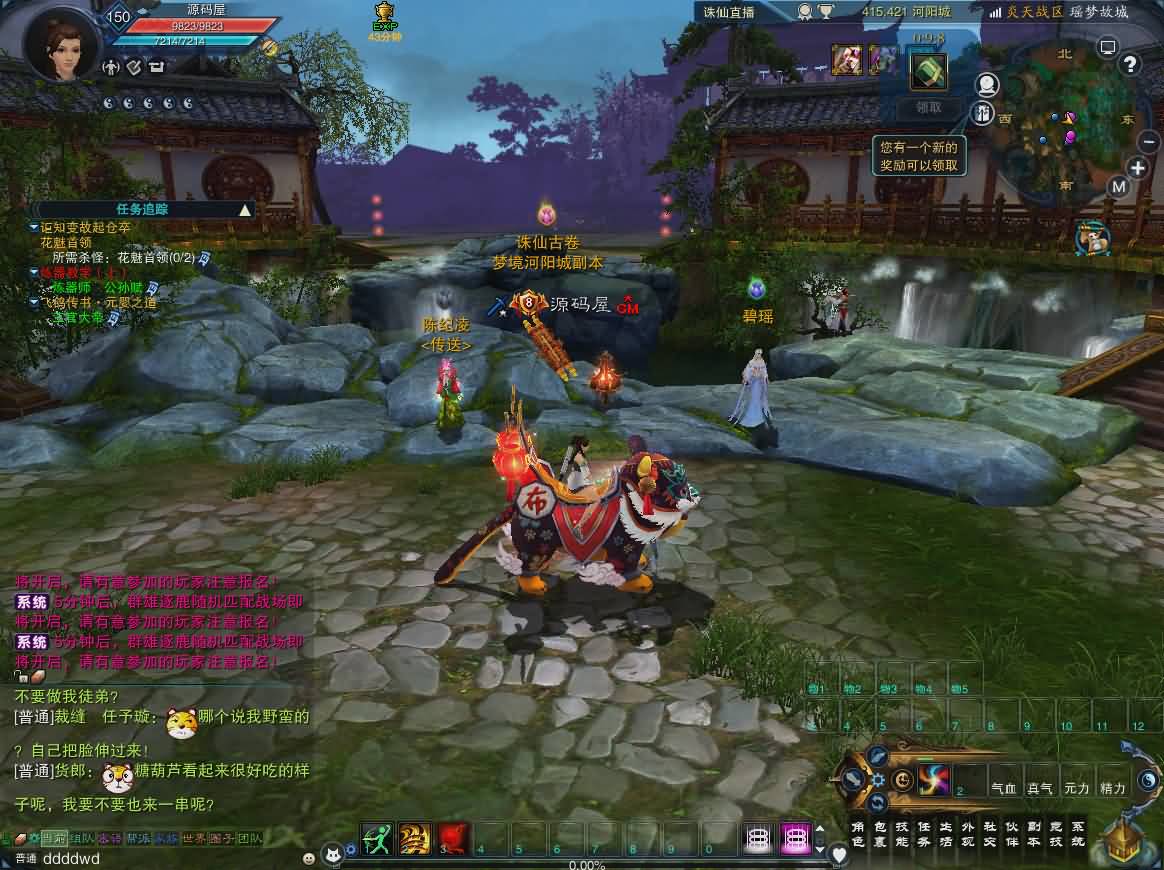
Task: Activate the green archer skill in slot 1
Action: 377,838
